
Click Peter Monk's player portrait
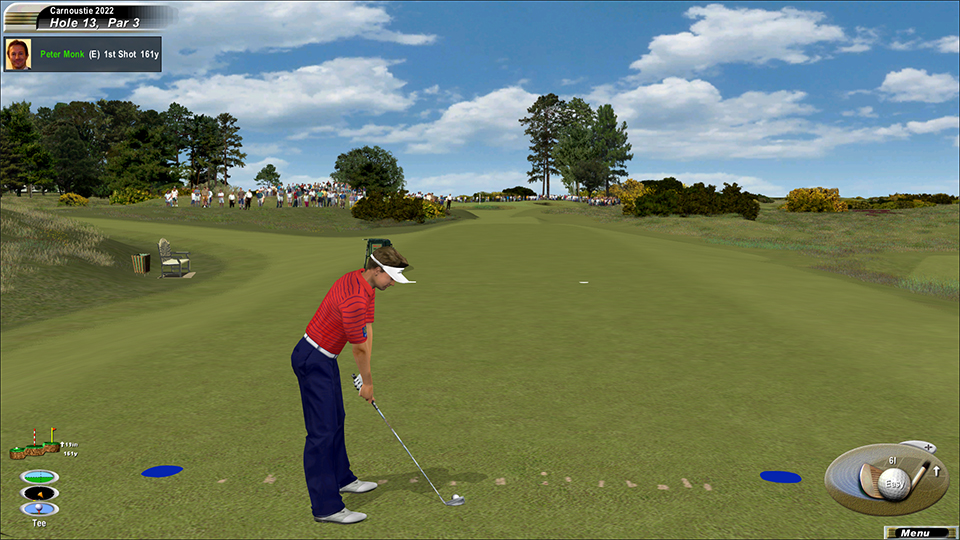tap(17, 54)
